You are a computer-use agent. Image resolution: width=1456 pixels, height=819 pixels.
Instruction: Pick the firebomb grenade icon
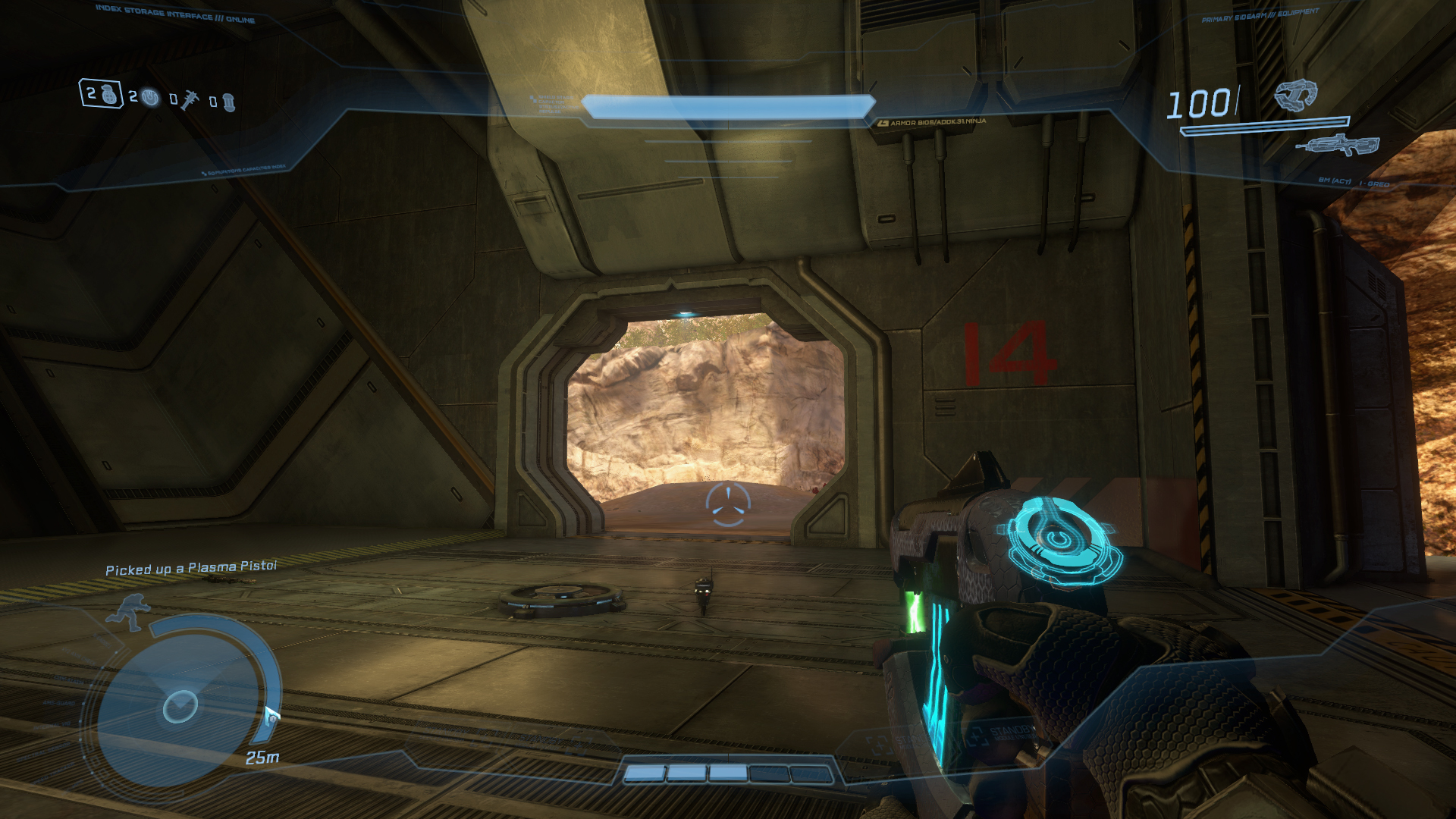coord(228,102)
